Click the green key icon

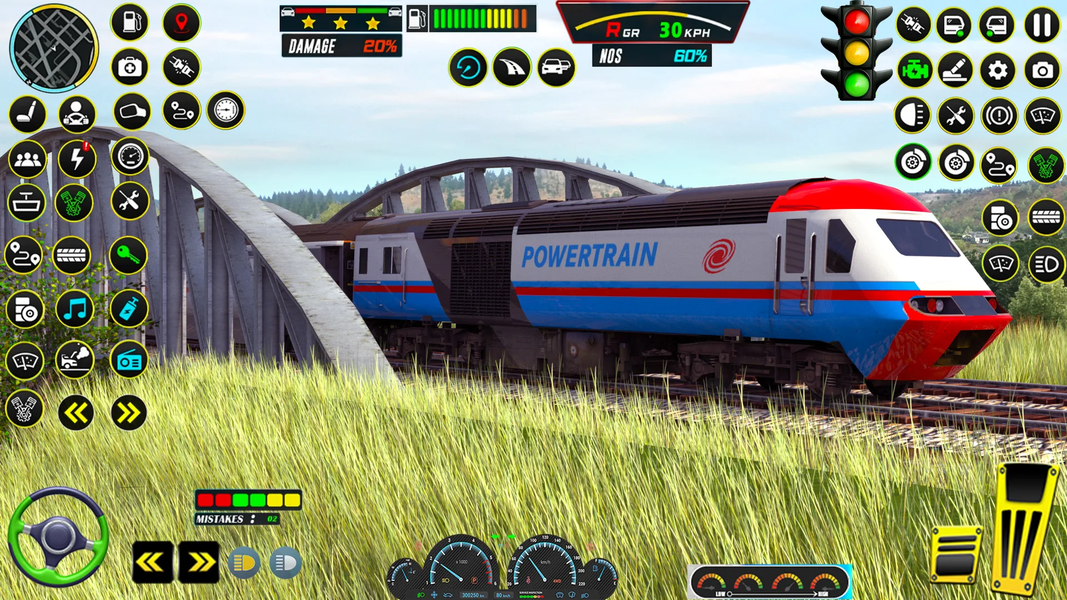pos(129,255)
